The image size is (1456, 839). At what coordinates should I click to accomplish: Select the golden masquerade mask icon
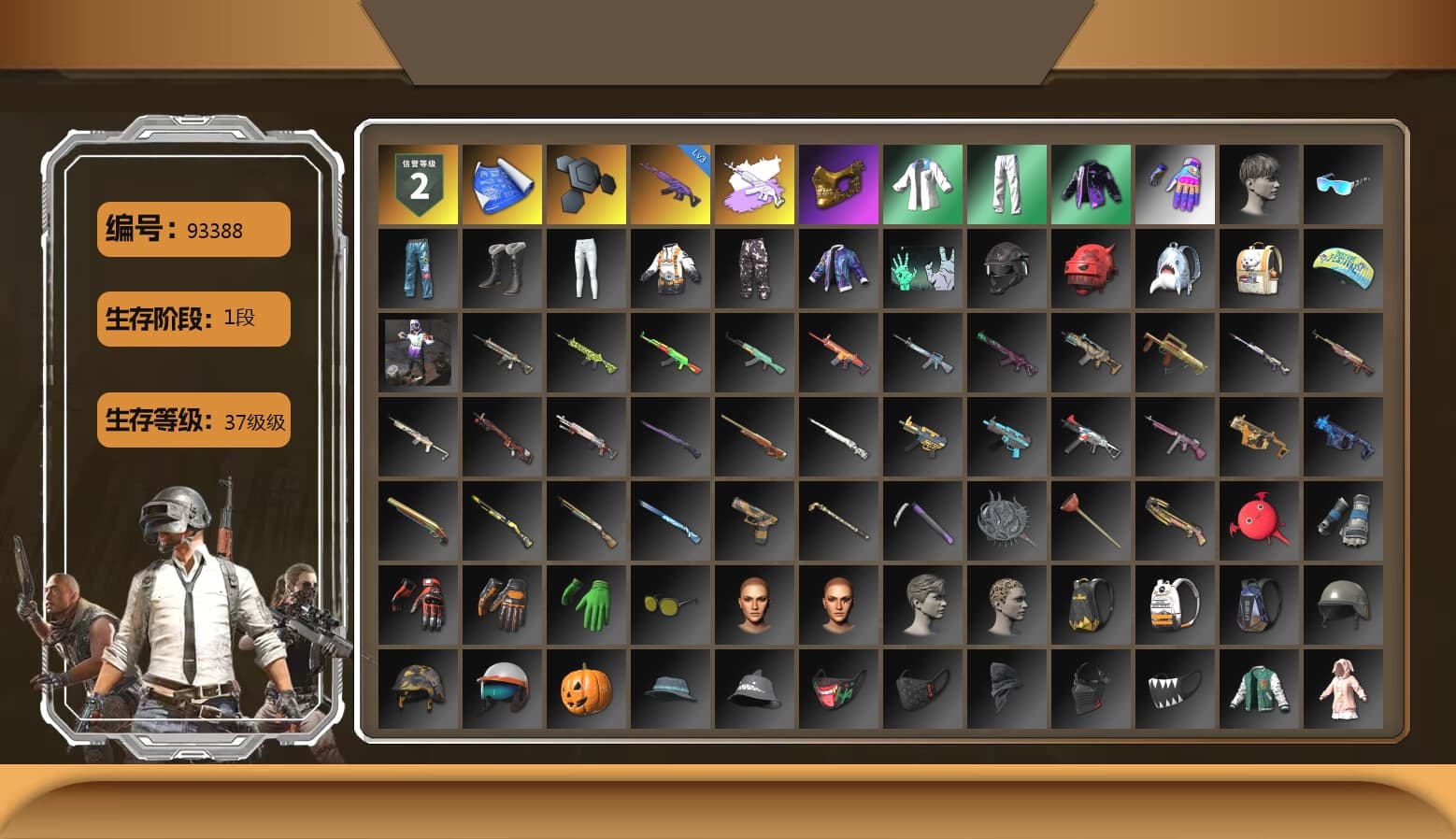click(838, 182)
